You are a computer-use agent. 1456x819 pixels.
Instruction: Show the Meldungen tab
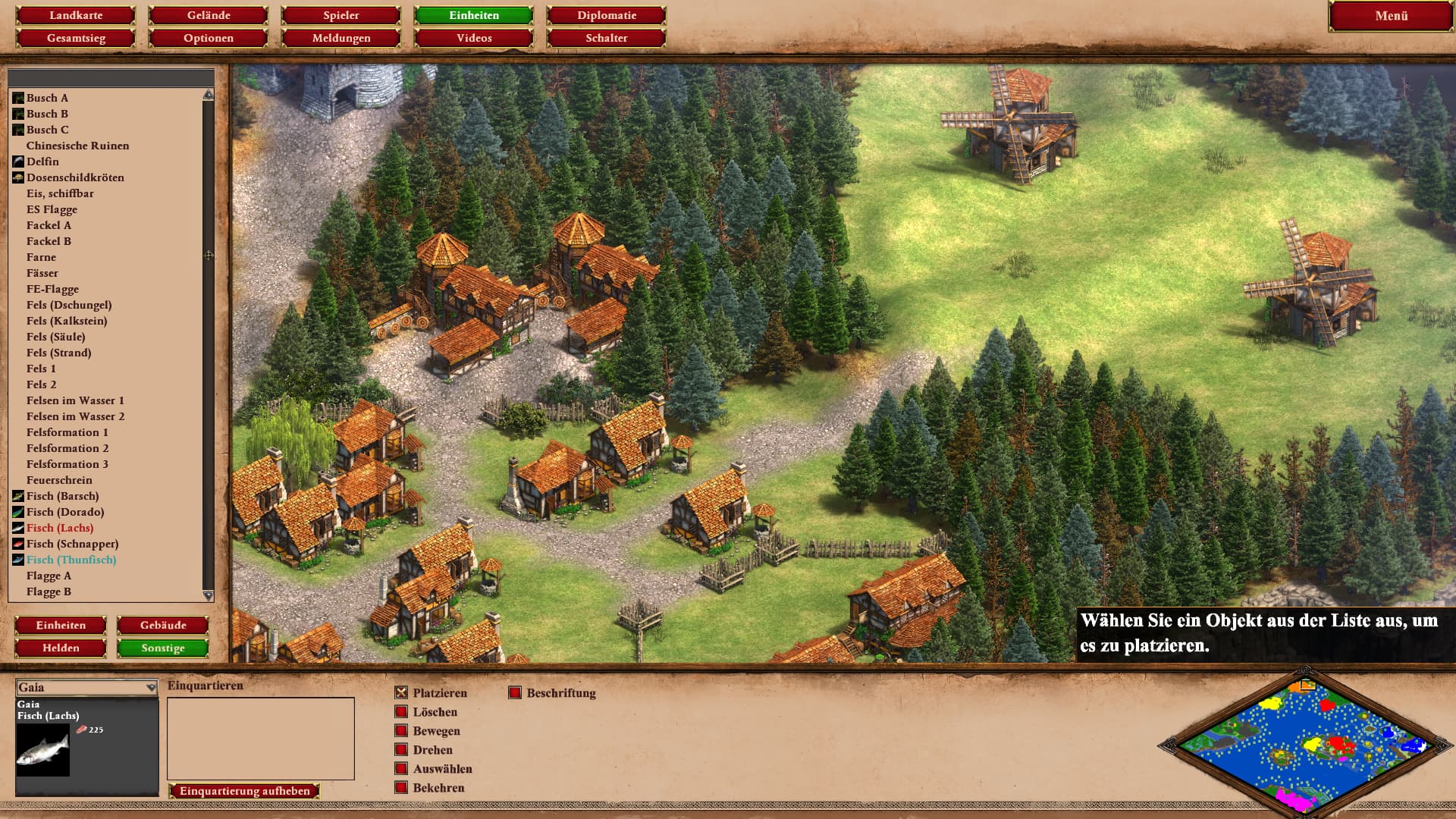click(341, 38)
